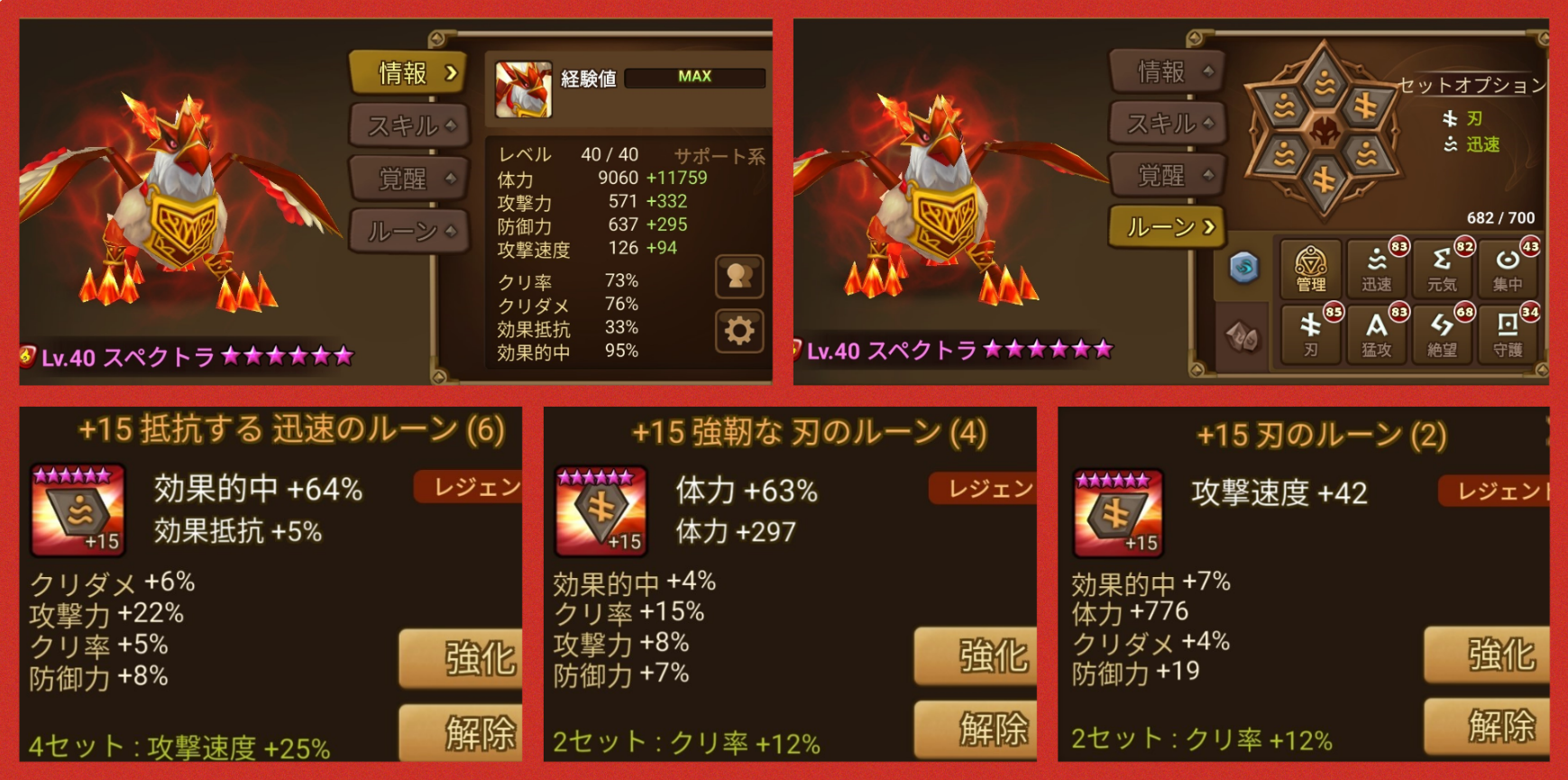The width and height of the screenshot is (1568, 780).
Task: Select the 刃 (Blade) rune filter icon
Action: (x=1310, y=334)
